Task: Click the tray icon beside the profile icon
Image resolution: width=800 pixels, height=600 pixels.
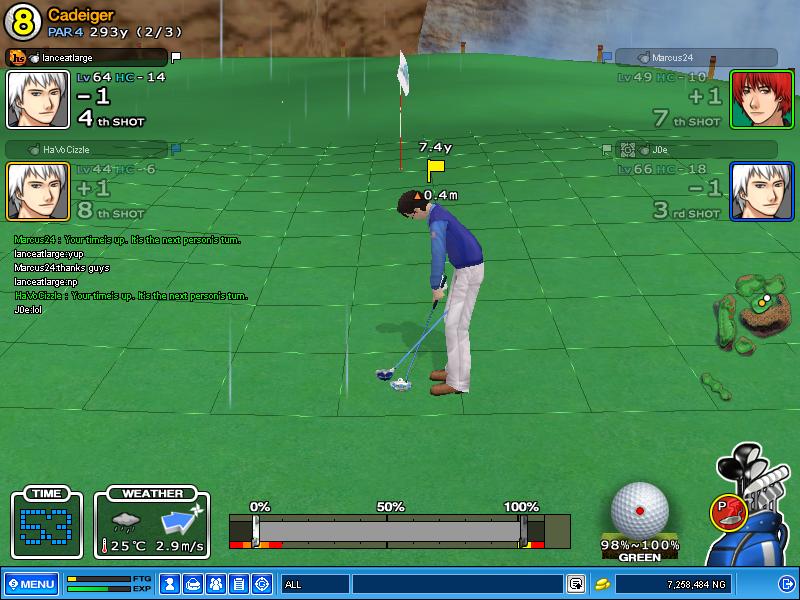Action: click(x=193, y=584)
